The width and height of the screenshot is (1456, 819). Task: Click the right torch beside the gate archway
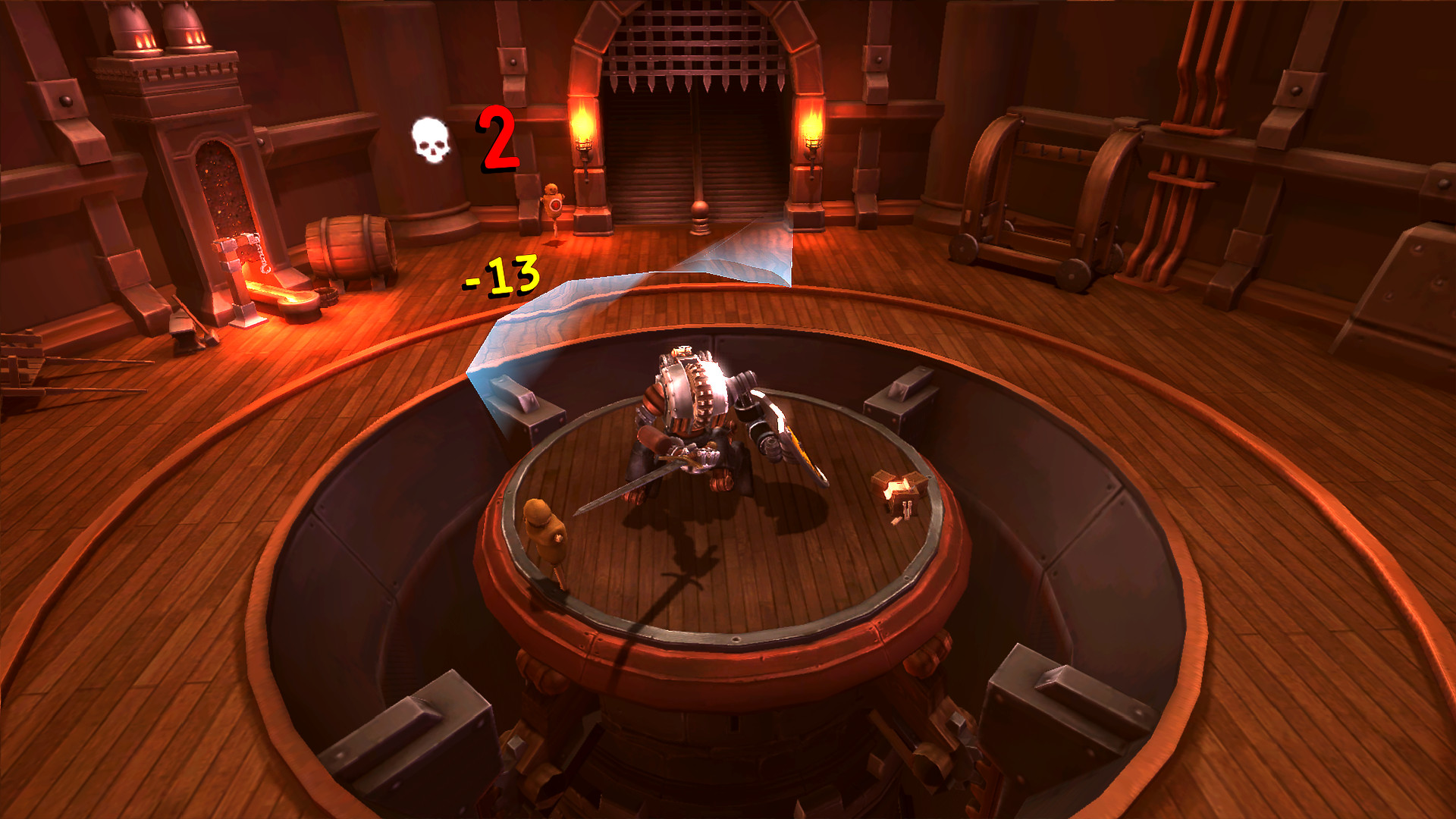click(x=813, y=129)
